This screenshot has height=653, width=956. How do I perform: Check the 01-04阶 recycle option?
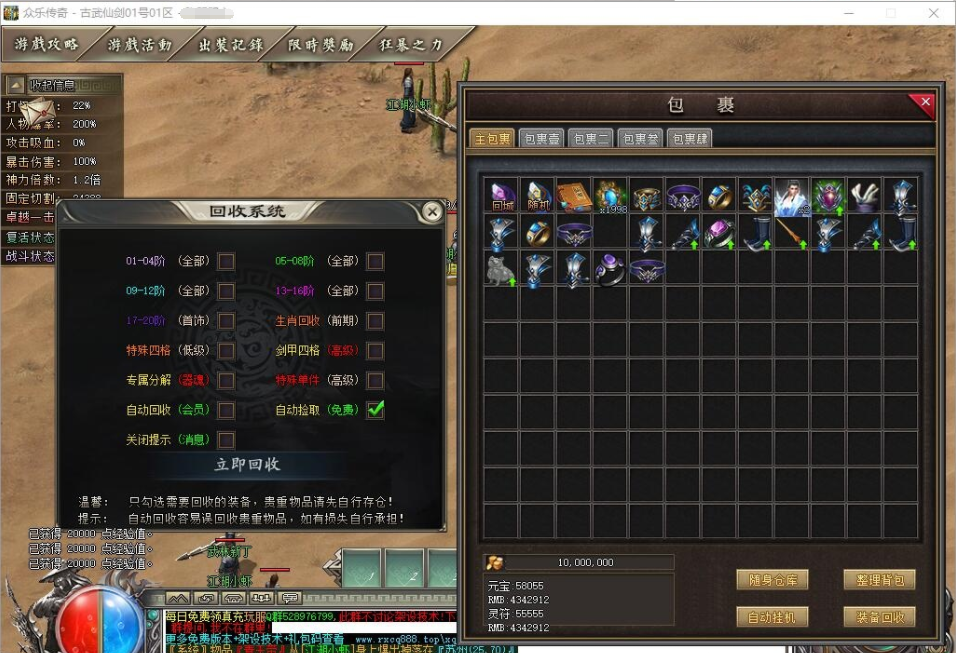point(227,261)
